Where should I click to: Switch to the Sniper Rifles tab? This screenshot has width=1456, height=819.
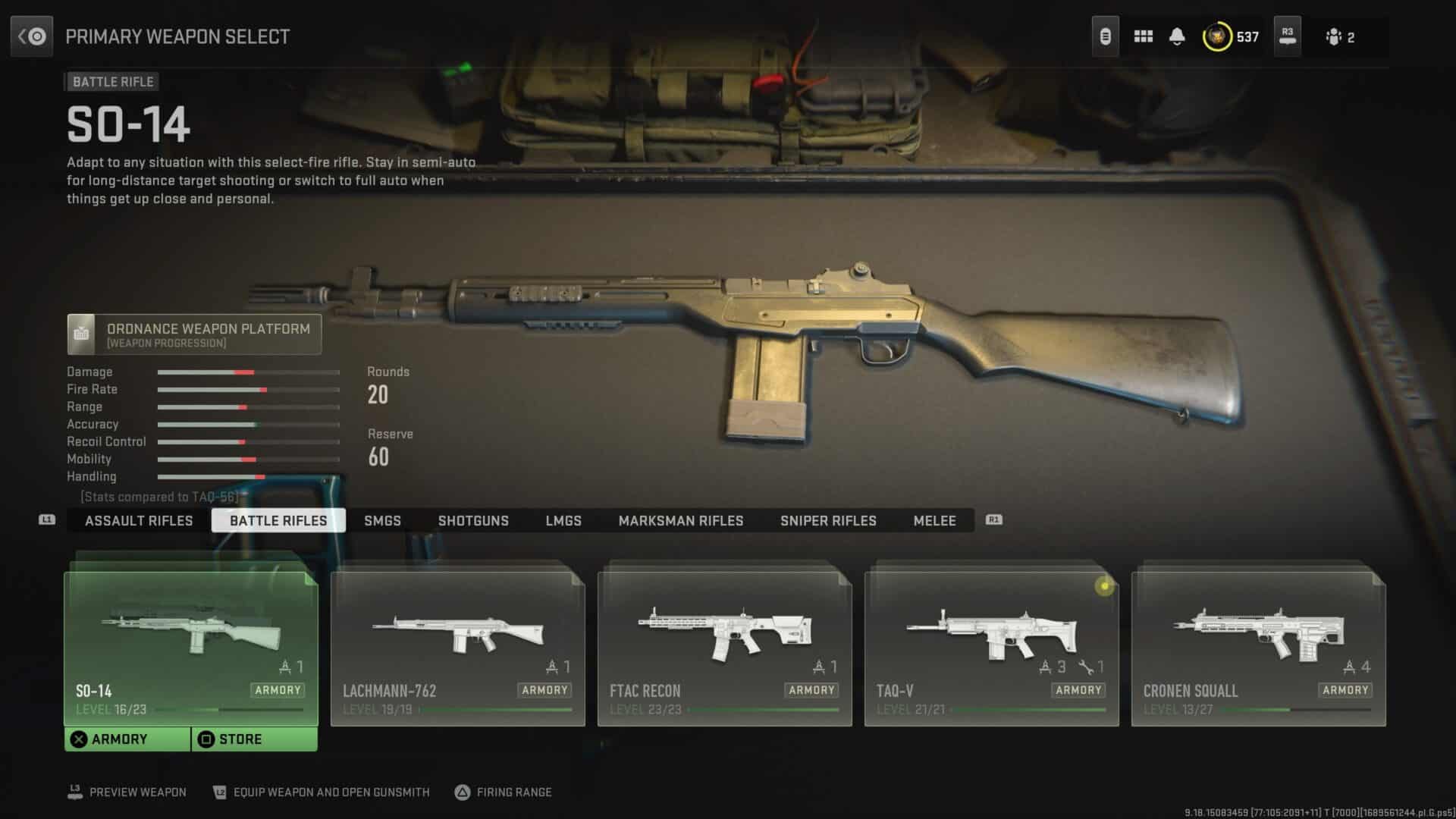pyautogui.click(x=828, y=520)
